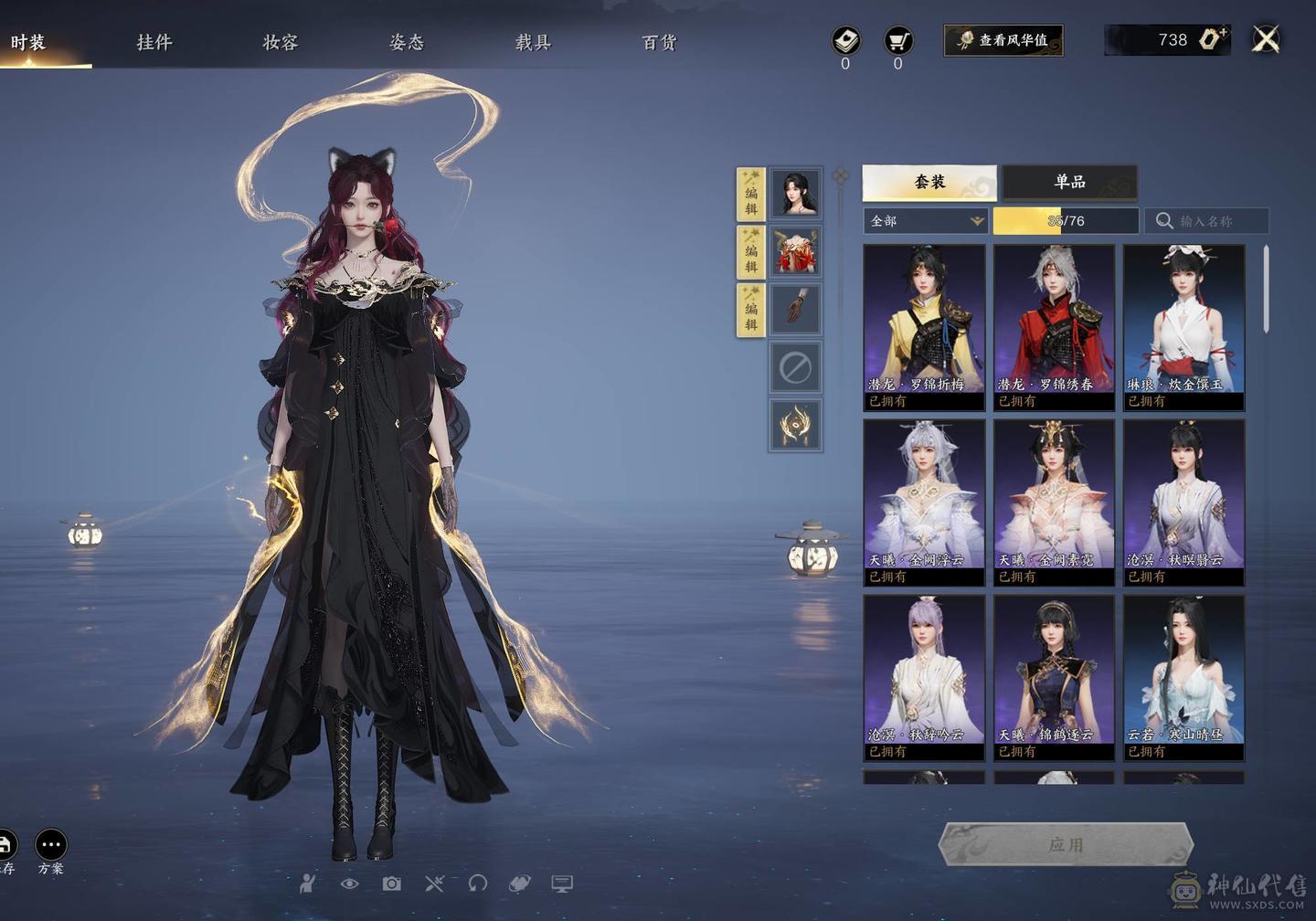Toggle the eye visibility icon
This screenshot has height=921, width=1316.
tap(349, 884)
